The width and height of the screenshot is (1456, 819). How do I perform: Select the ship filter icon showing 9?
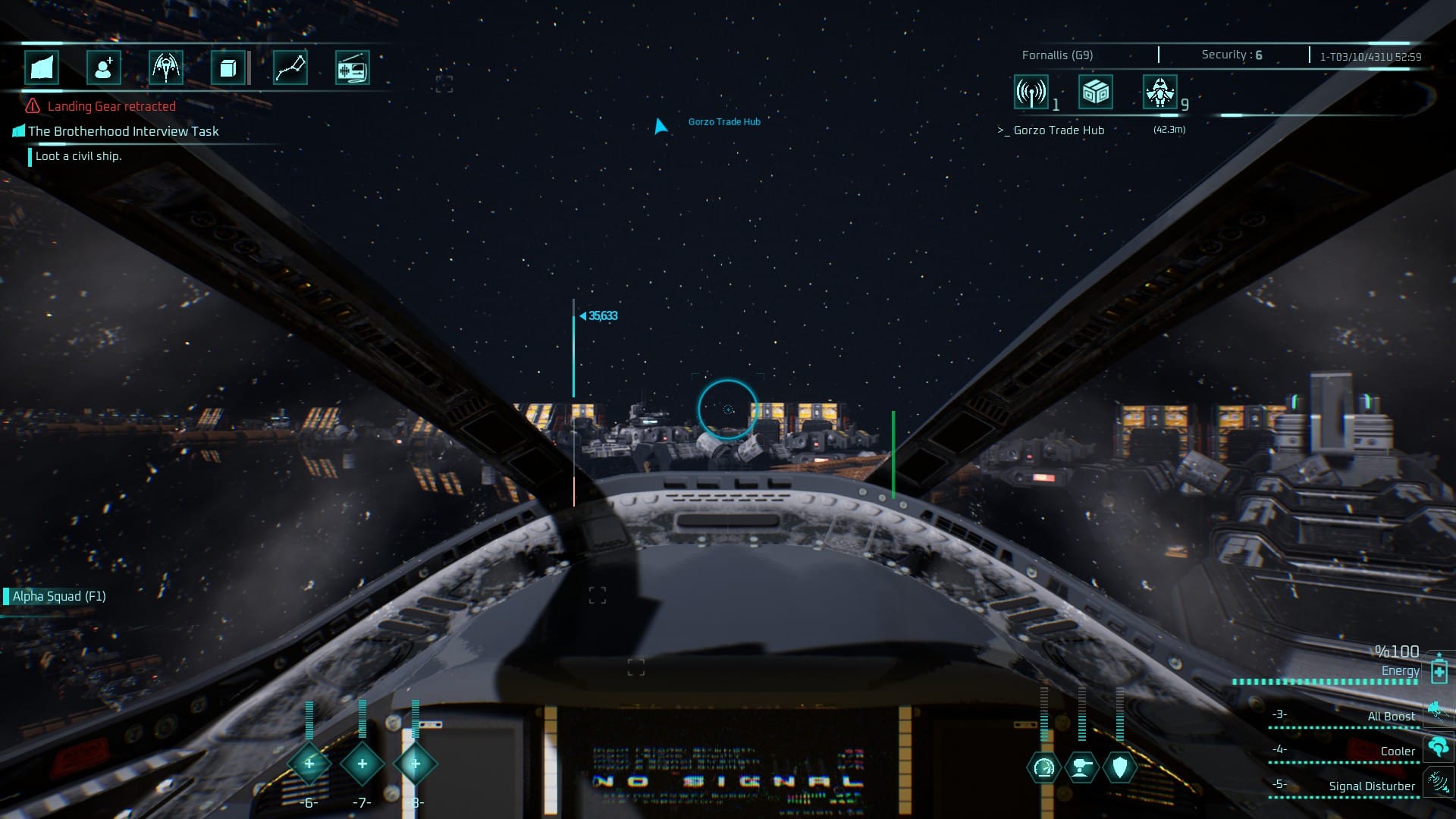coord(1160,93)
